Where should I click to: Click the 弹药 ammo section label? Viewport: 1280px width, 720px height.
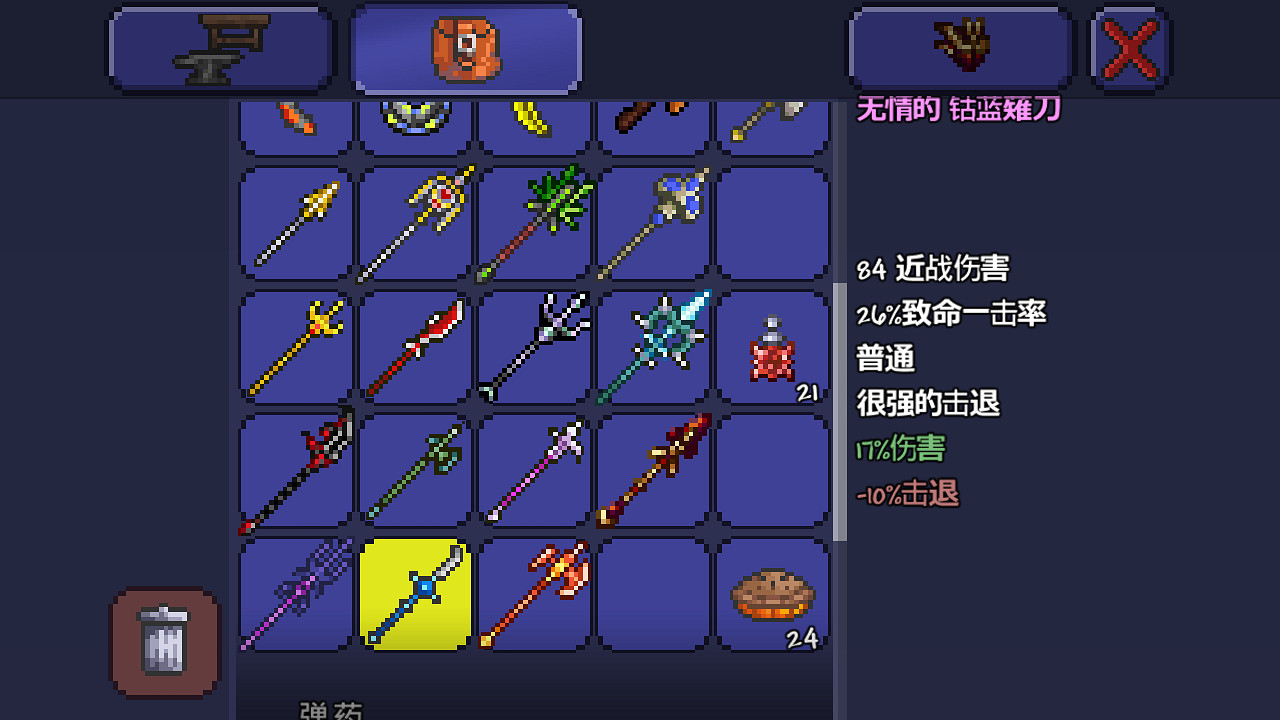click(x=328, y=710)
